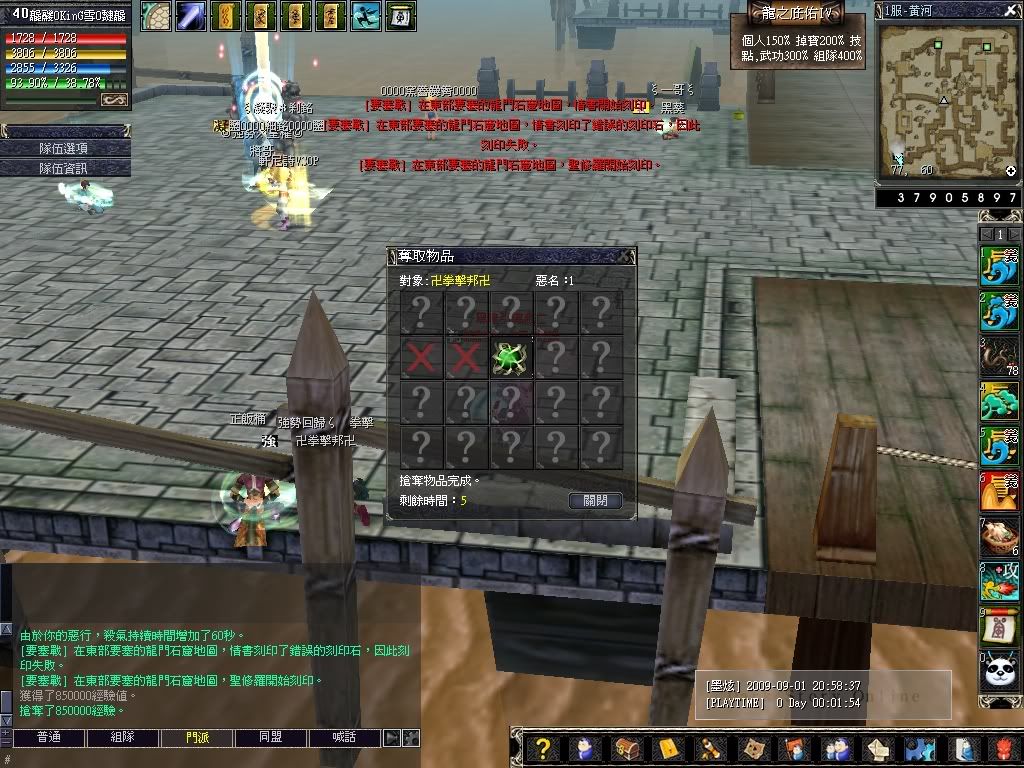1024x768 pixels.
Task: Select the 門派 sect chat tab
Action: [198, 738]
